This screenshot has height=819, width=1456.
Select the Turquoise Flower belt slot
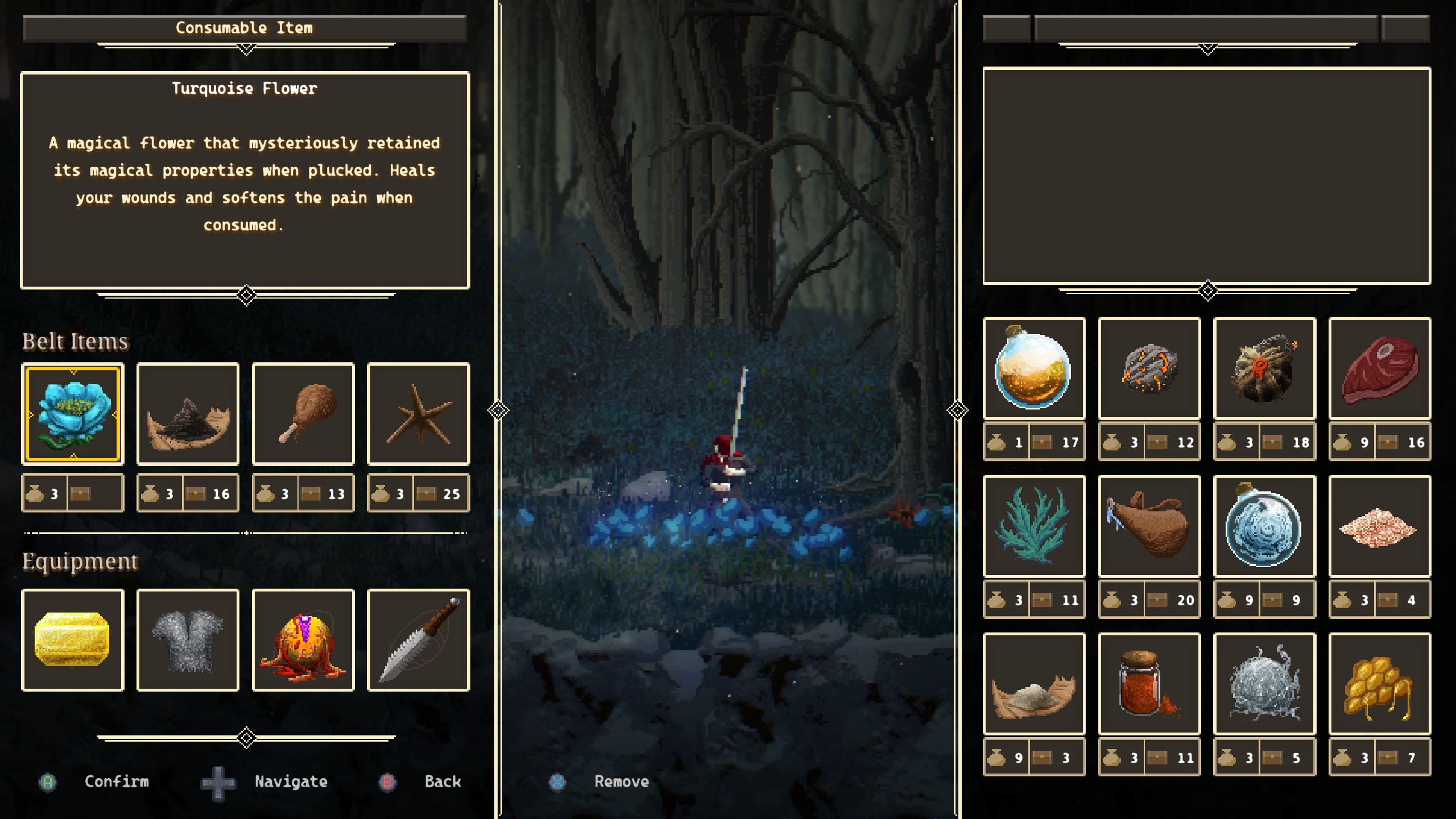[73, 414]
